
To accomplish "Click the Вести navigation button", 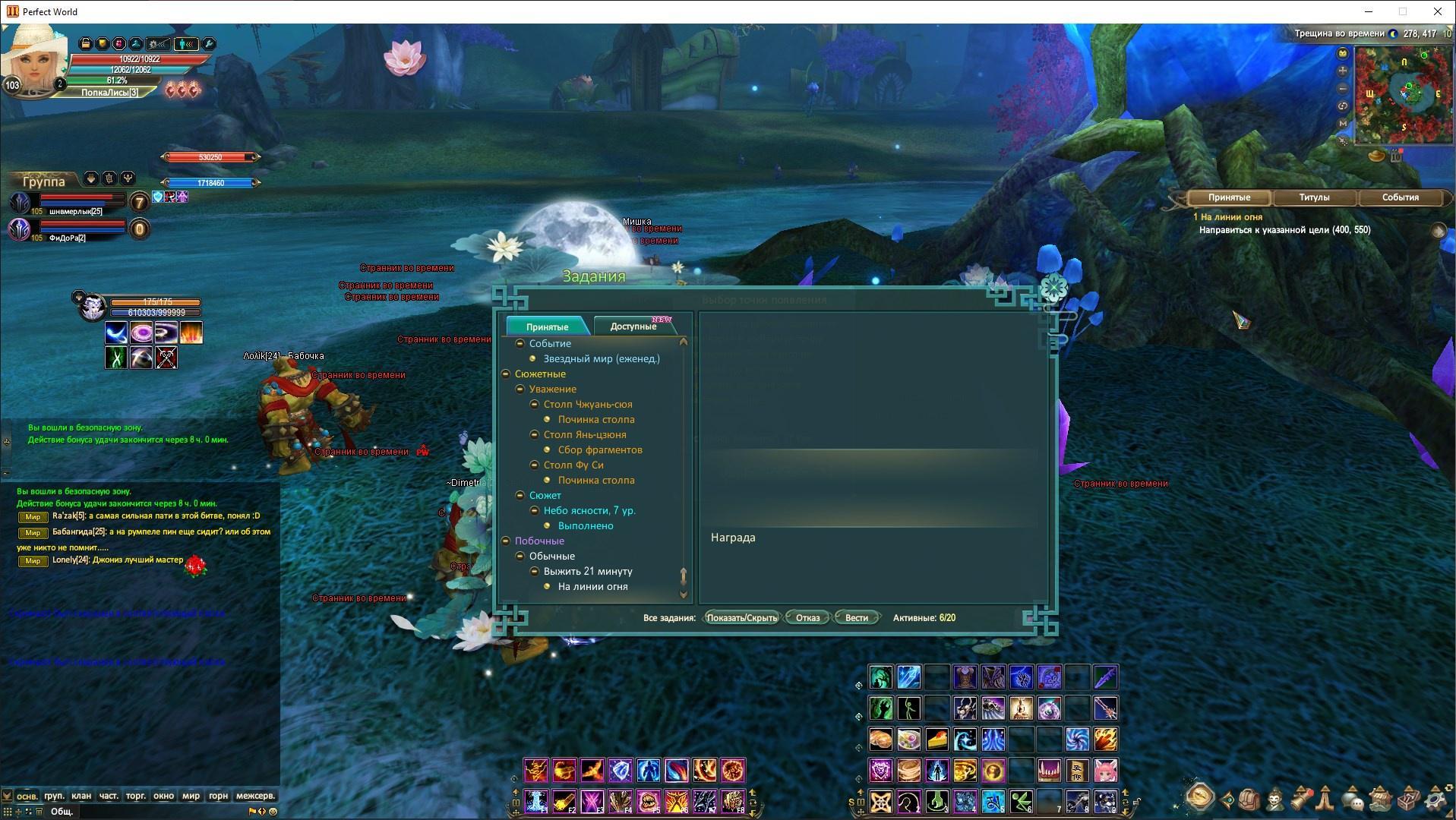I will (856, 617).
